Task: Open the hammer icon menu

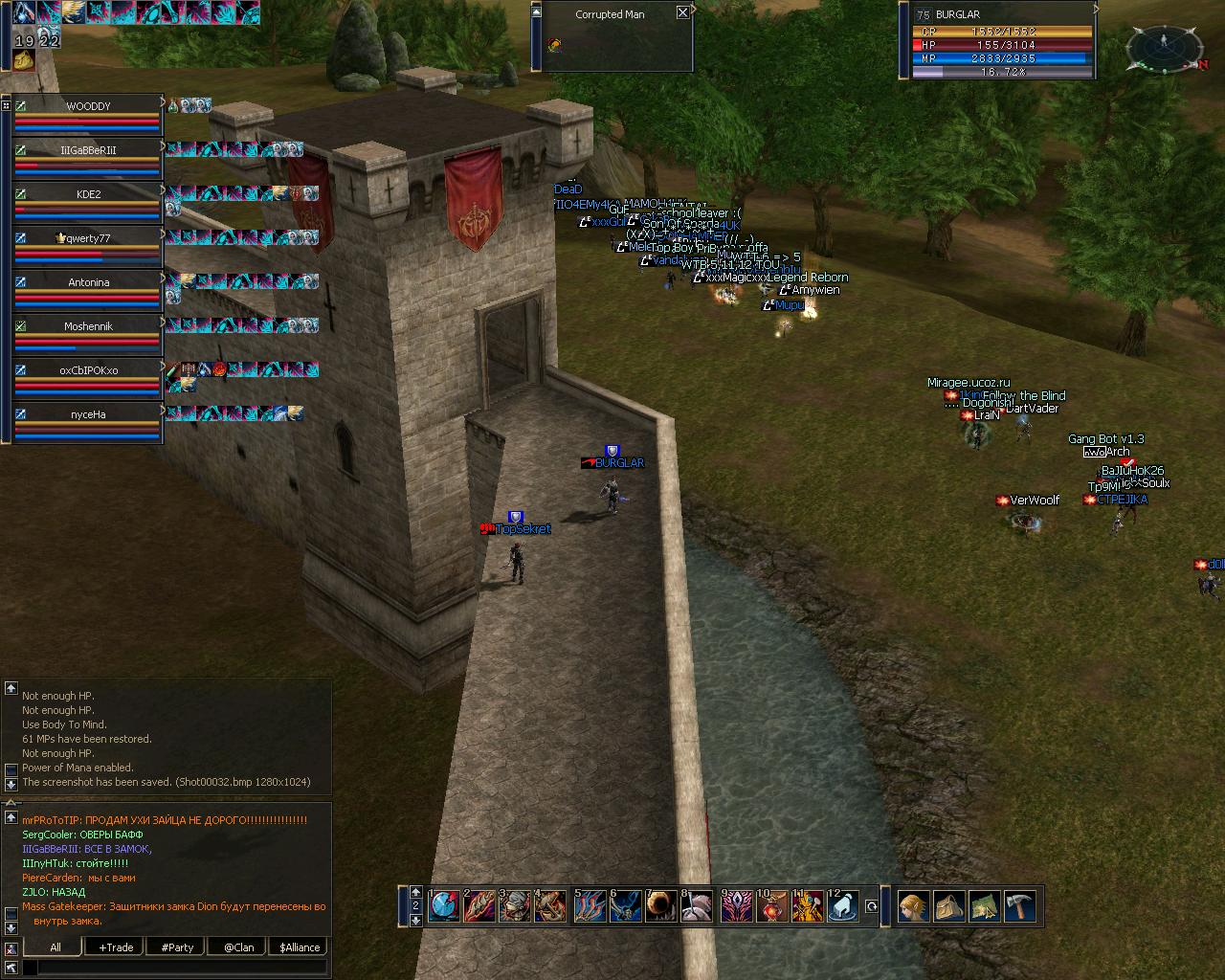Action: [1019, 906]
